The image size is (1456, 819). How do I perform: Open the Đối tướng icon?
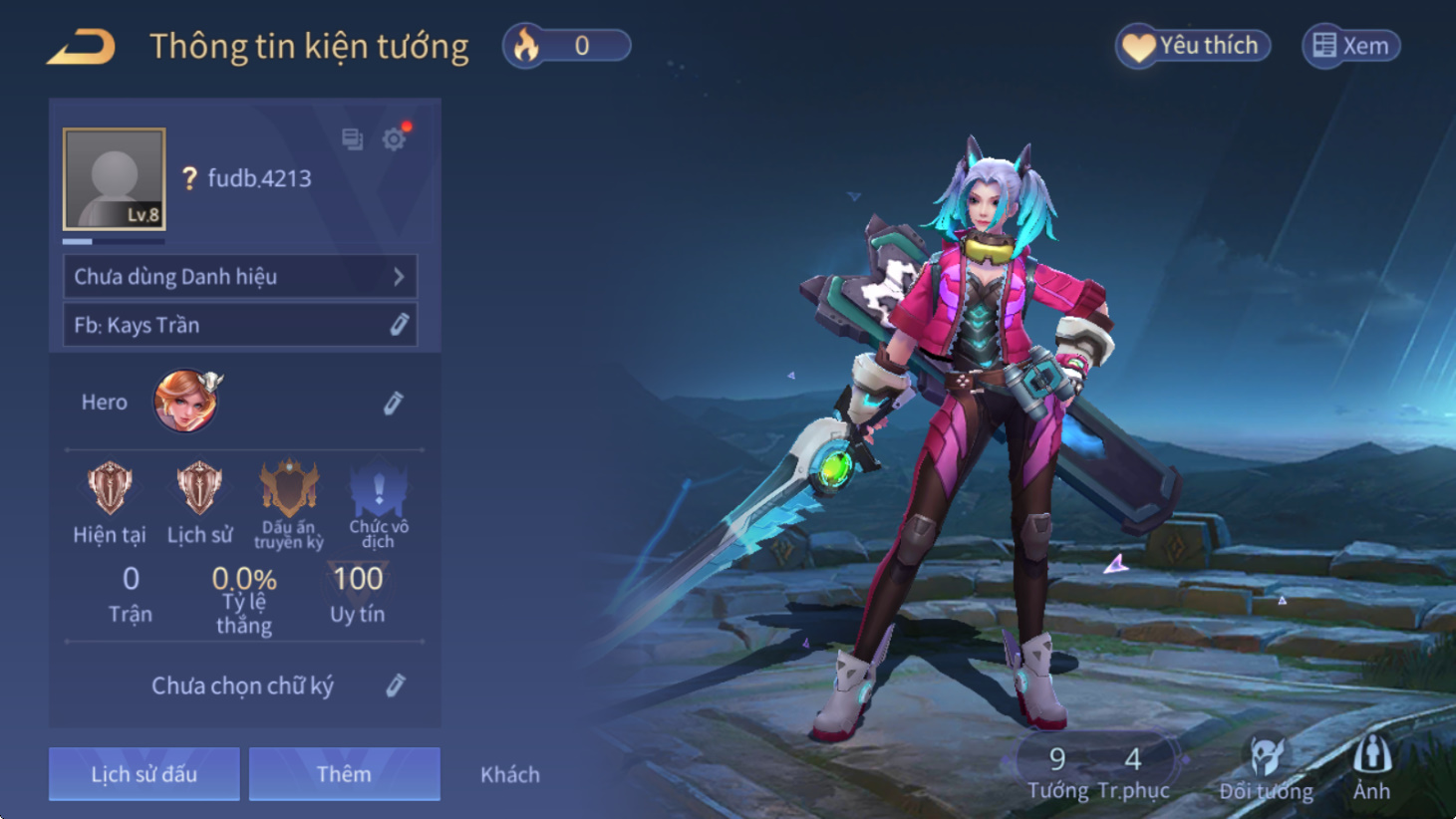click(x=1266, y=769)
